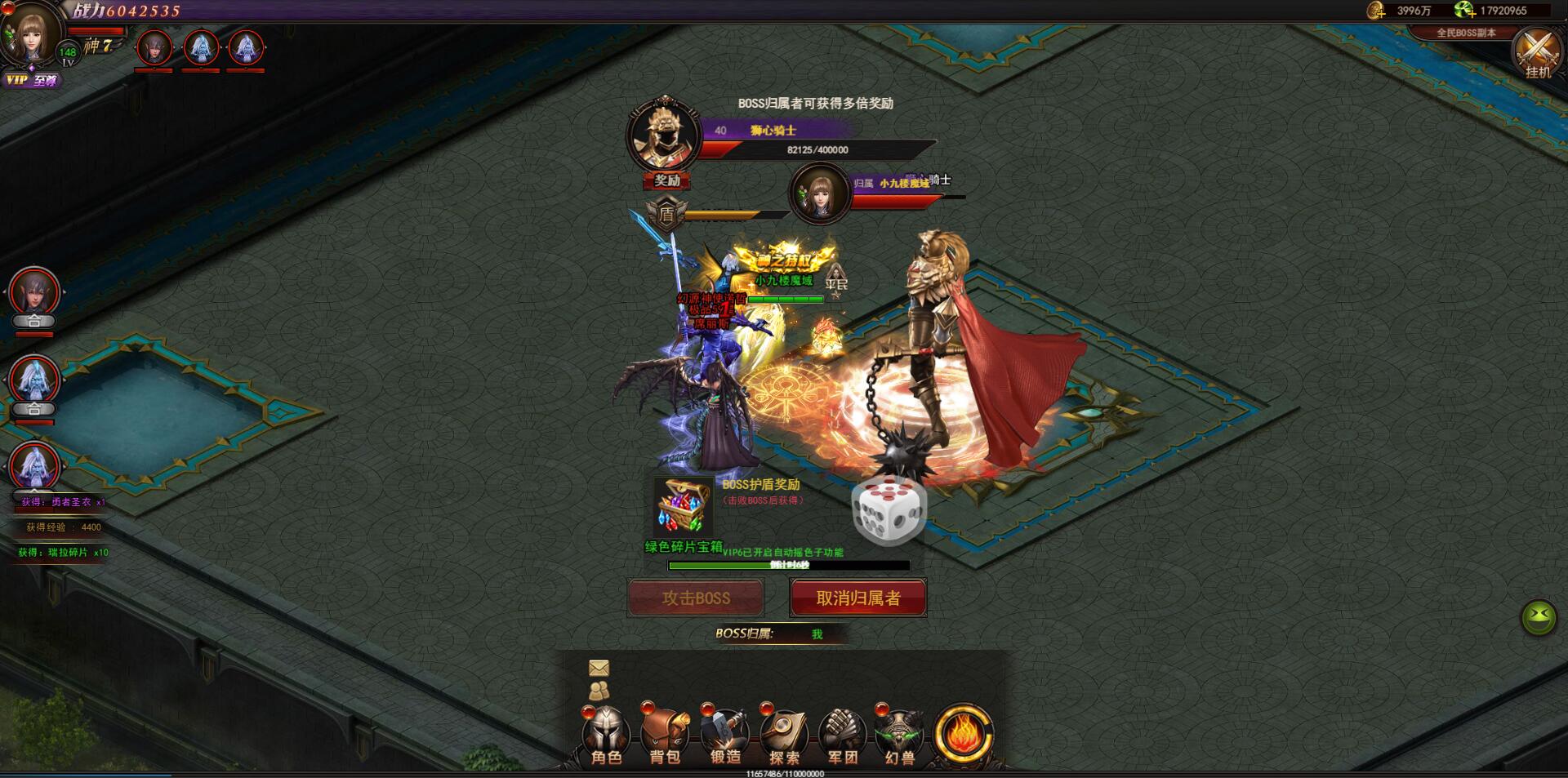The image size is (1568, 778).
Task: Expand the 合 button under the second teammate
Action: point(33,408)
